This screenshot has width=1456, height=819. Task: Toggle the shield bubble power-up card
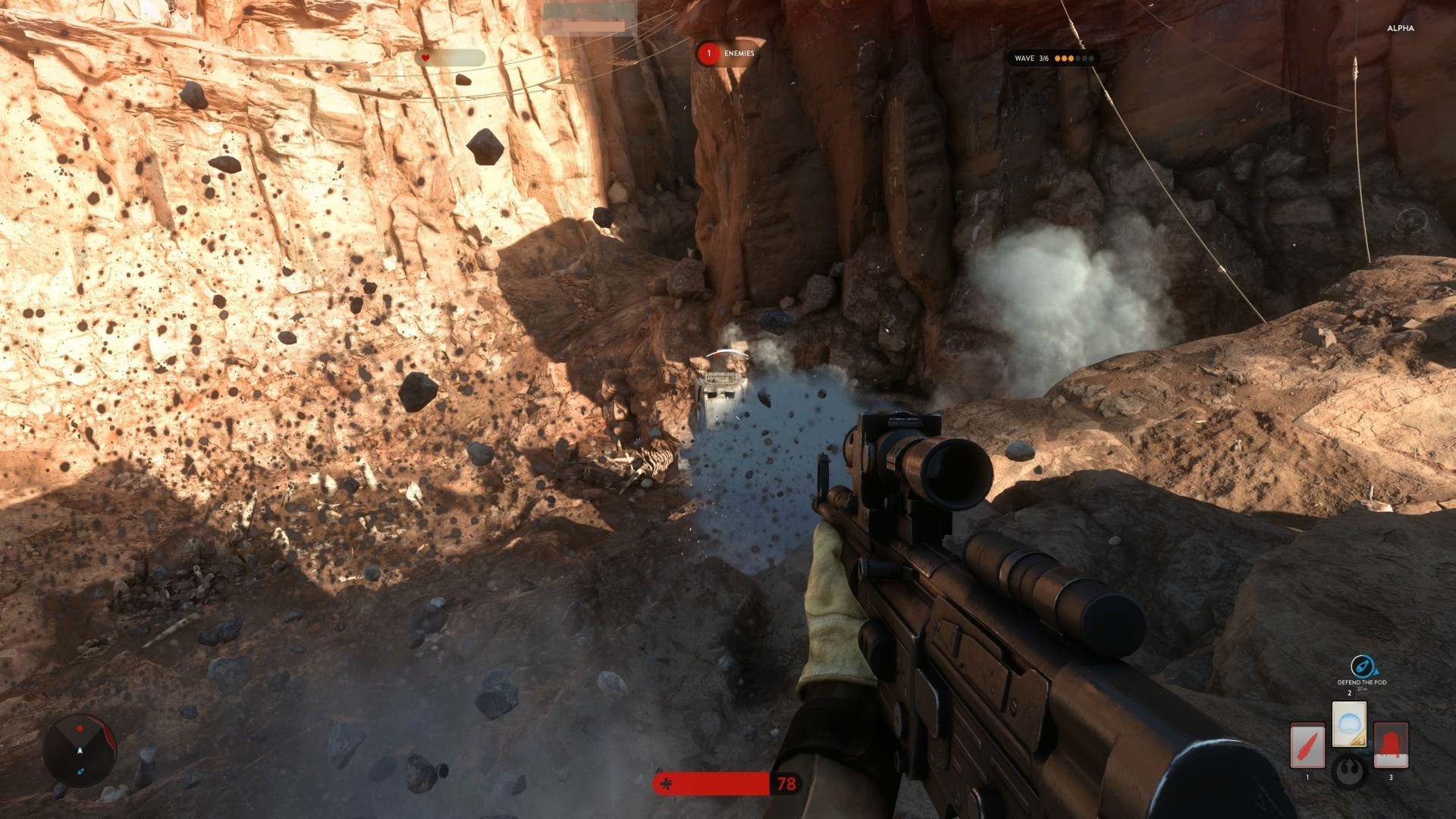[x=1349, y=723]
